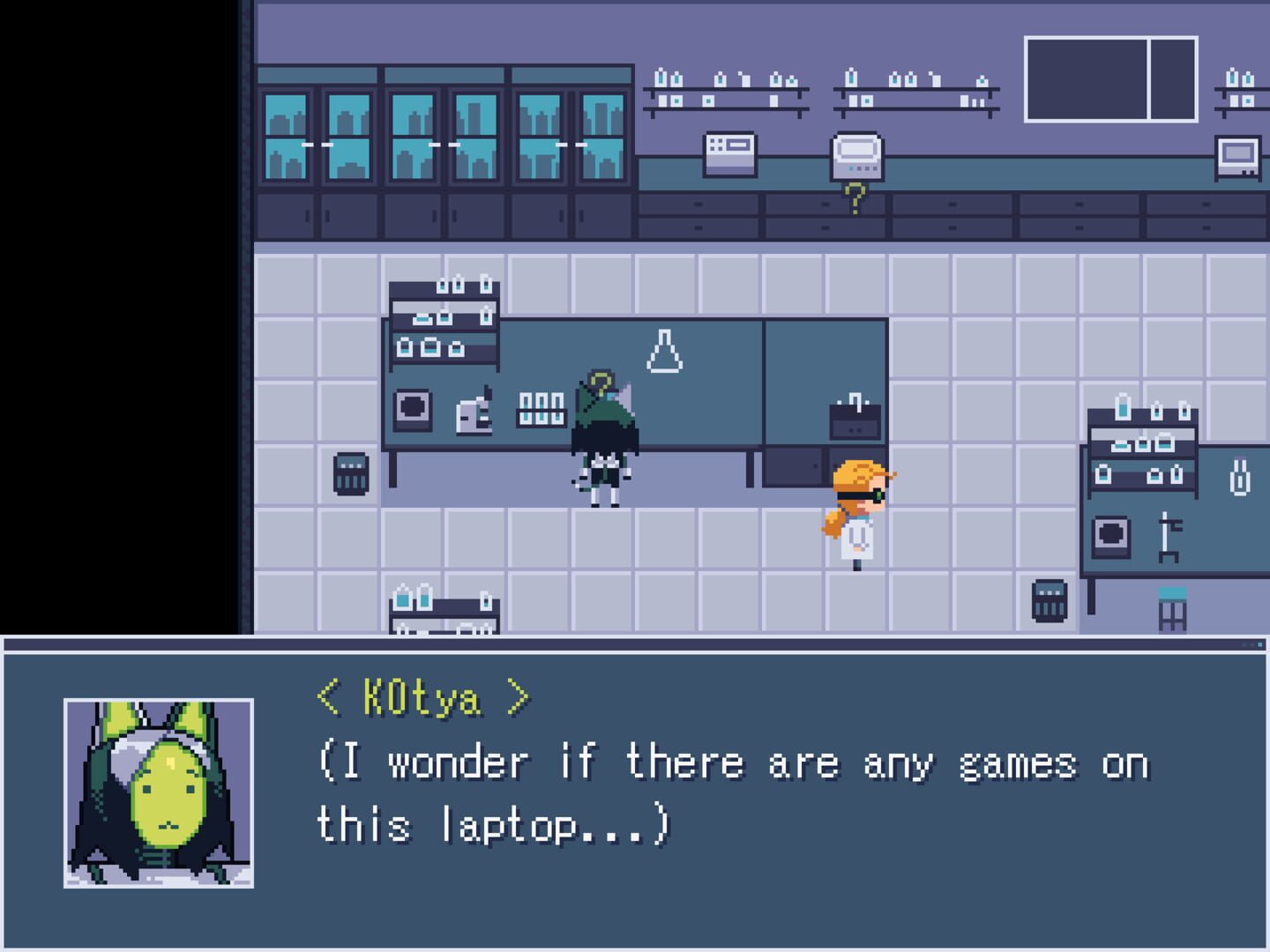The width and height of the screenshot is (1270, 952).
Task: Click the yellow question mark above the scale
Action: (x=854, y=192)
